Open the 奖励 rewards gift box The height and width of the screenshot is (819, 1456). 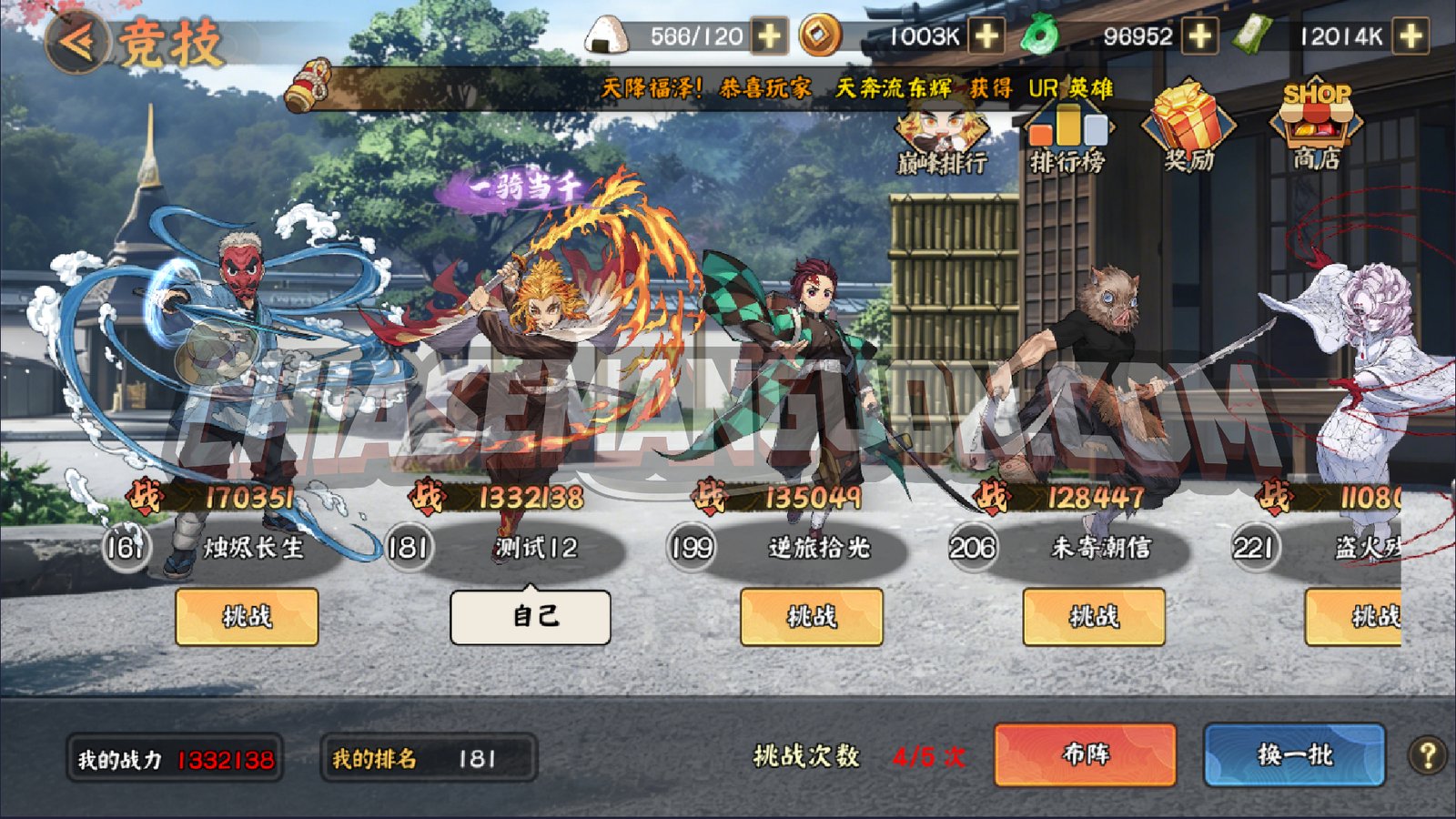point(1189,132)
